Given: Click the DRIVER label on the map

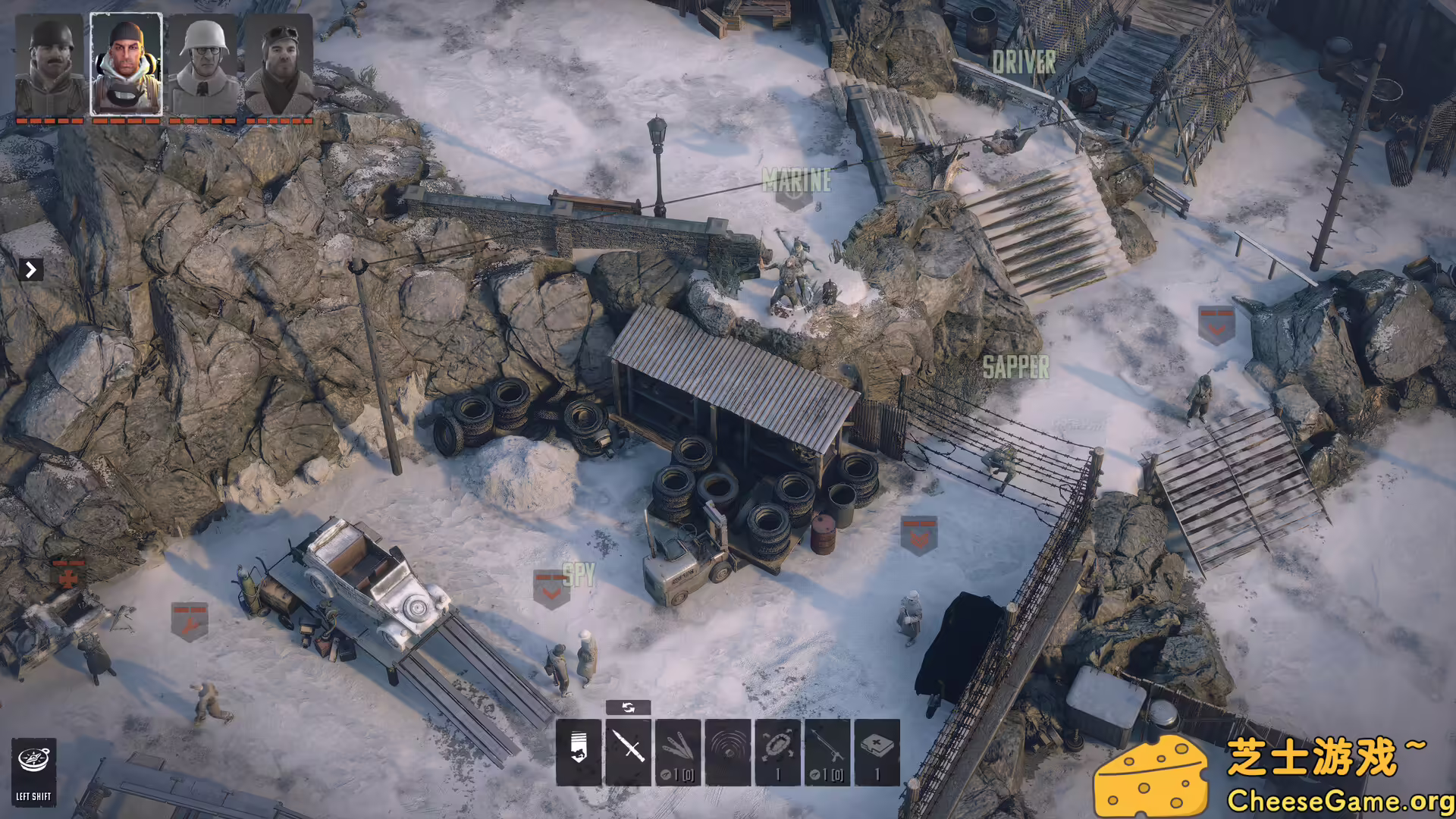Looking at the screenshot, I should [x=1024, y=61].
